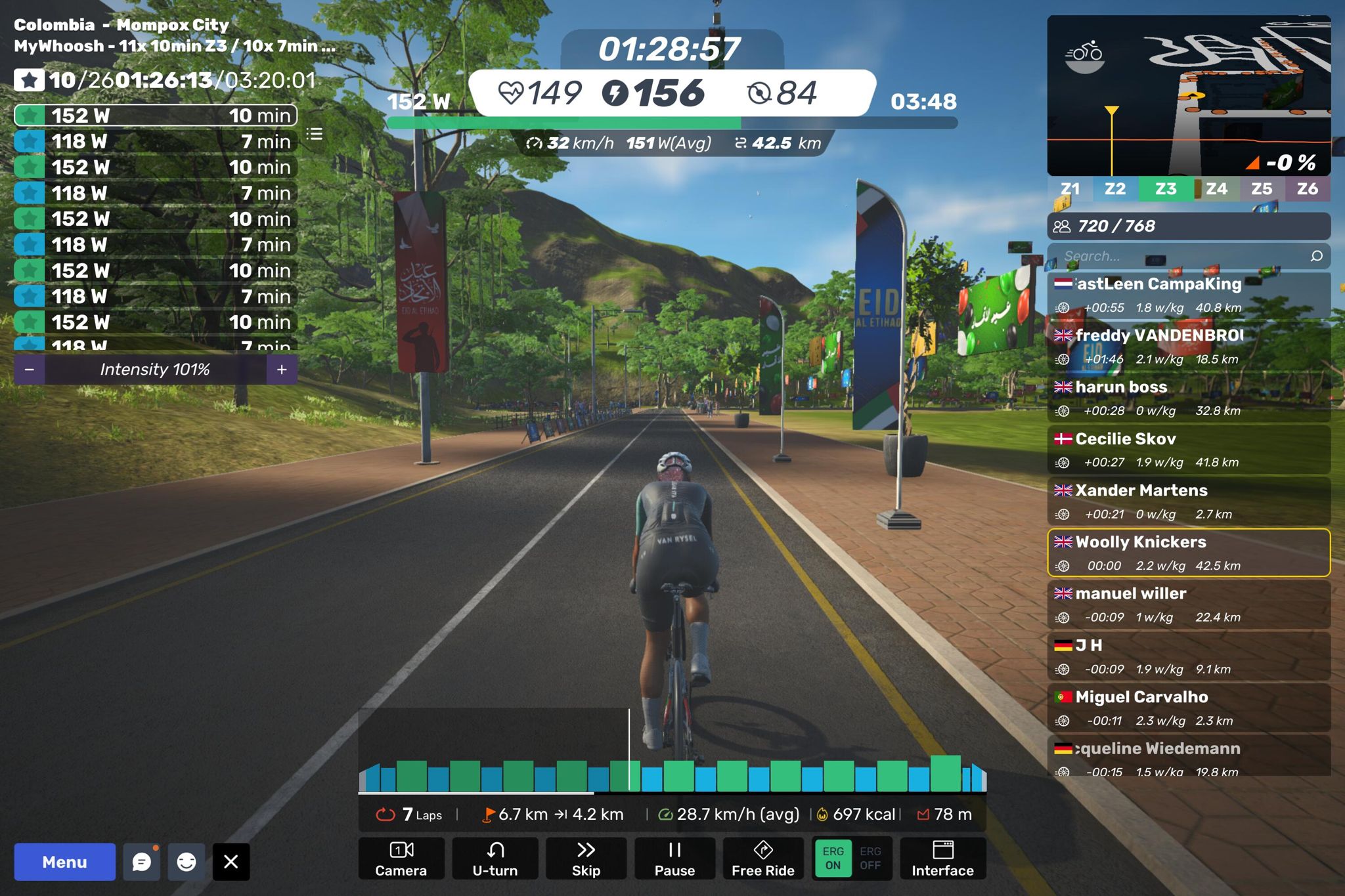
Task: Switch to Free Ride mode
Action: click(763, 859)
